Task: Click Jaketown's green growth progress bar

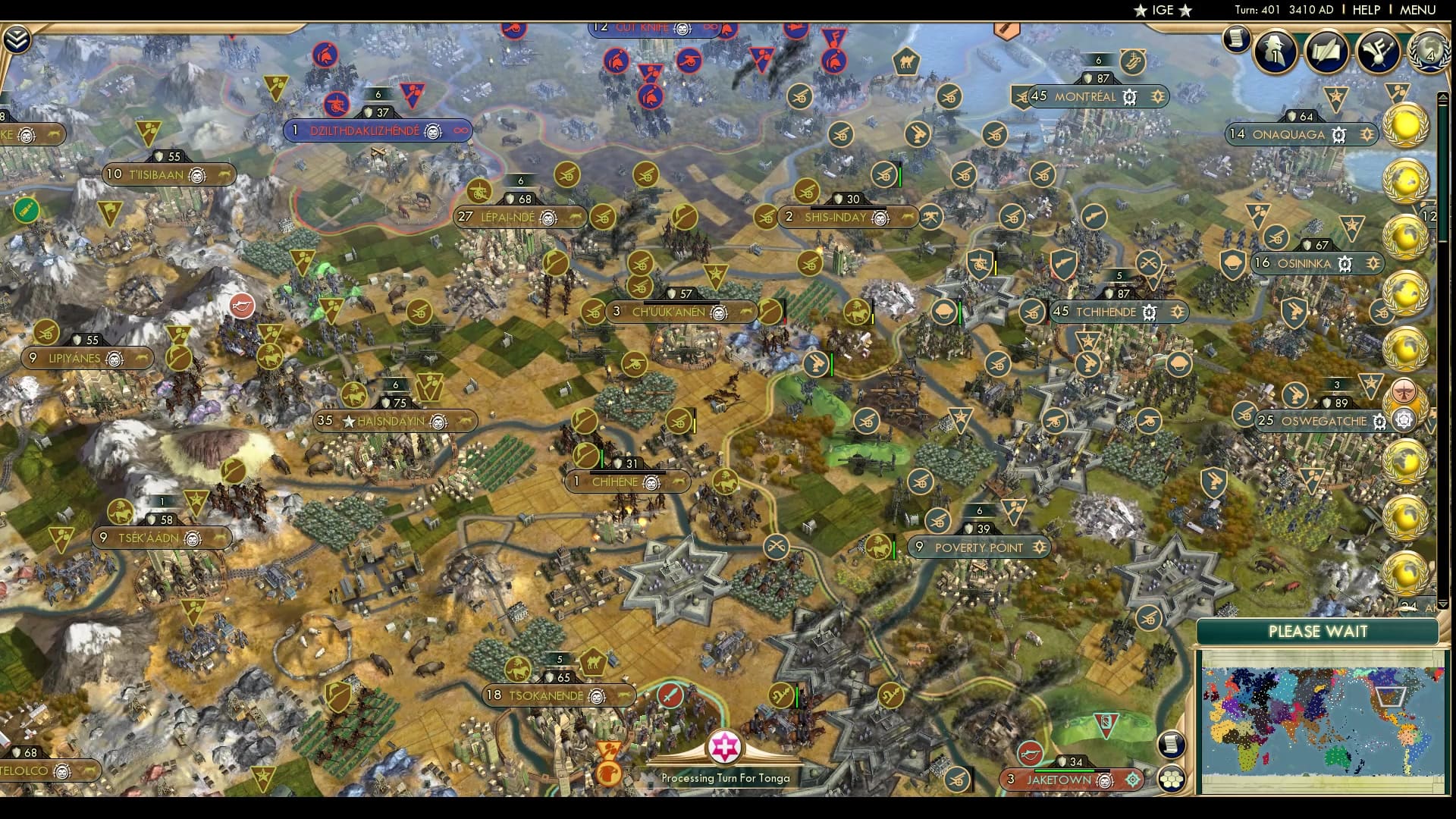Action: pos(1065,770)
